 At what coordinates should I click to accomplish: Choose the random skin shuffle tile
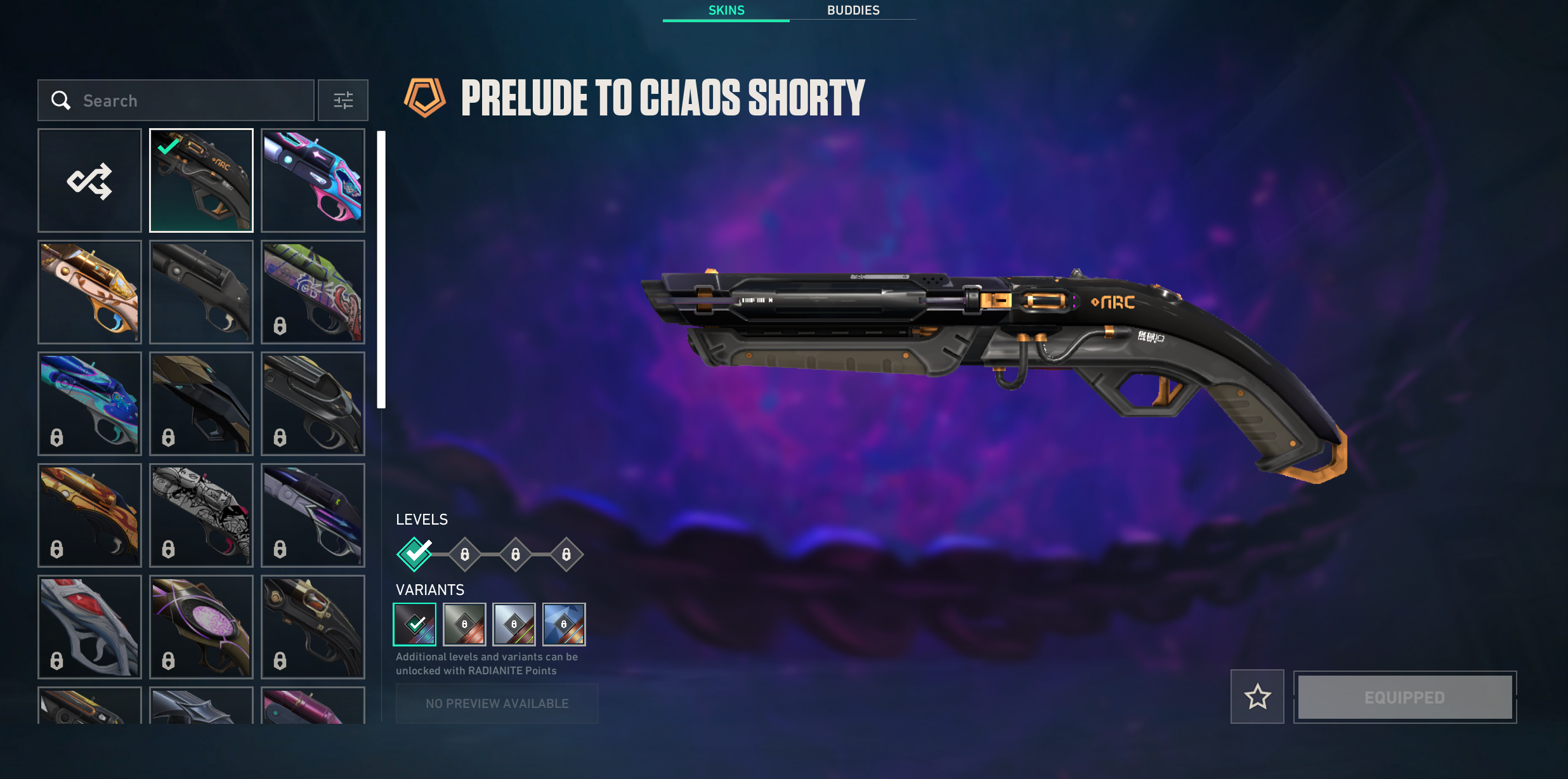[89, 181]
